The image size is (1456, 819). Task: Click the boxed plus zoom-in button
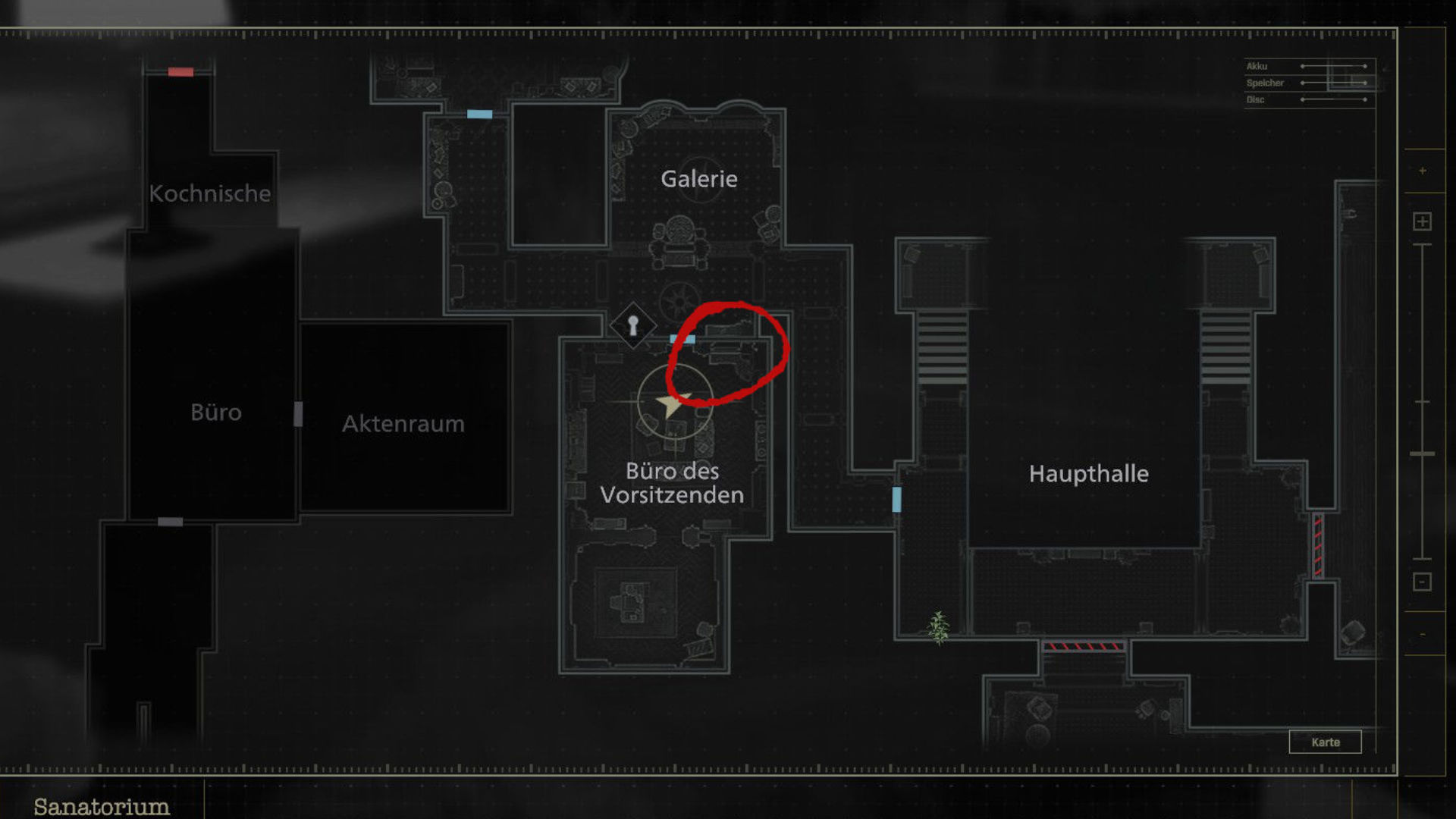click(1422, 221)
